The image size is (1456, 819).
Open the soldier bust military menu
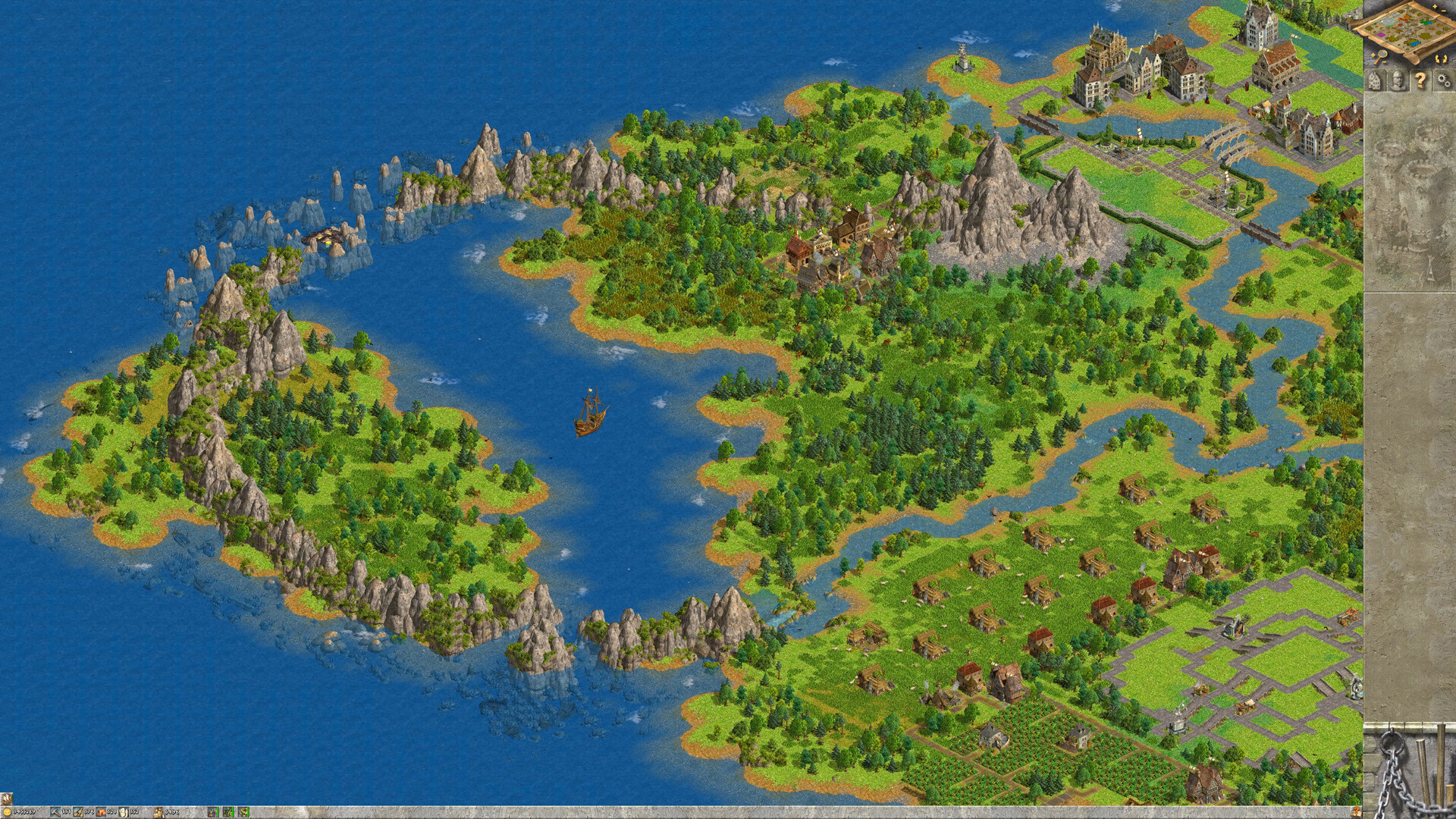point(1398,80)
